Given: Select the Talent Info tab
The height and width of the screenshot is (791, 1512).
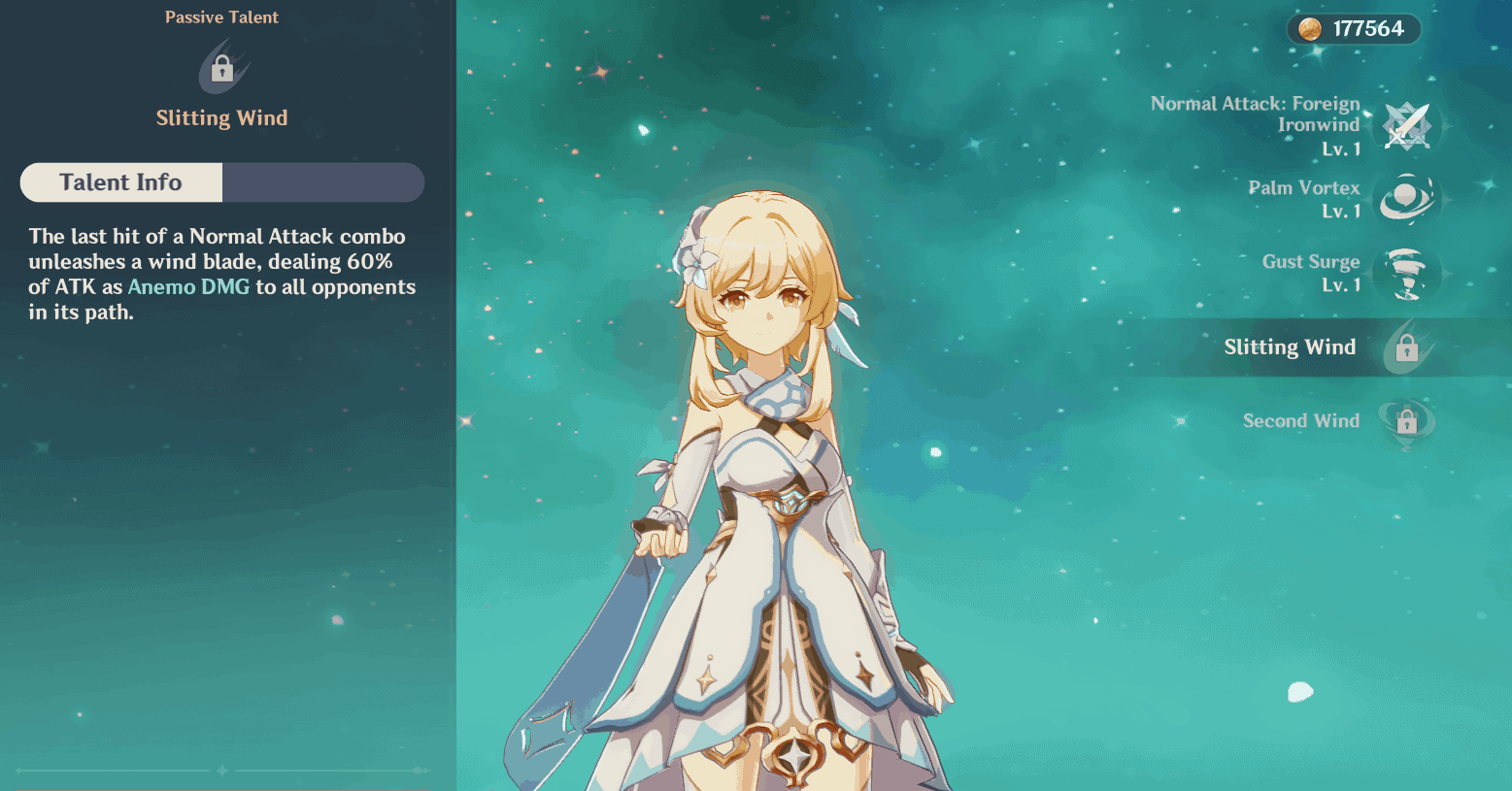Looking at the screenshot, I should [121, 182].
